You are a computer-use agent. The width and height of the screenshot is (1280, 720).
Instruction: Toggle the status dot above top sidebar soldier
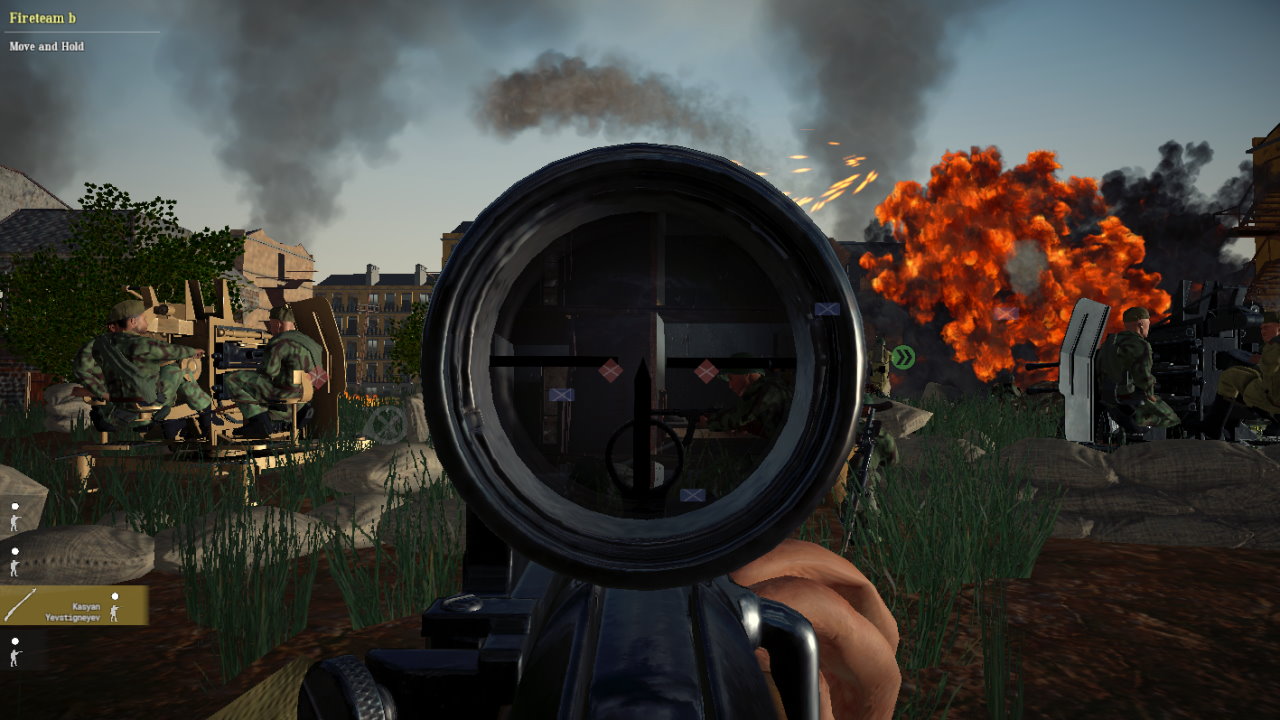pos(15,506)
